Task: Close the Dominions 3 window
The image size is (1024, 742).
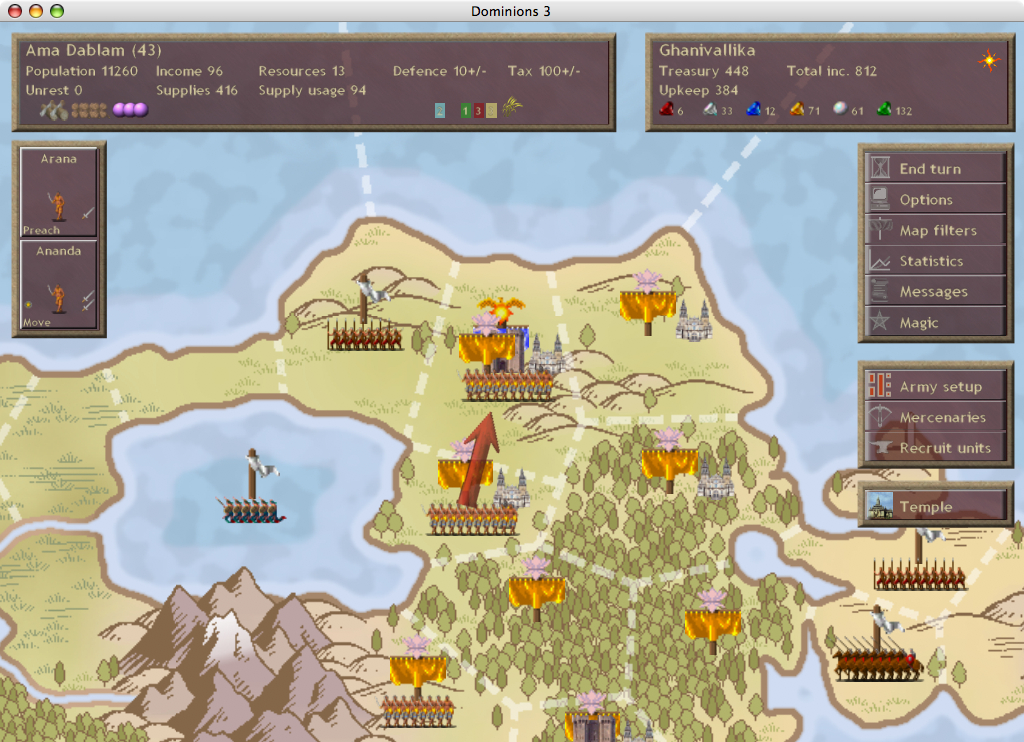Action: [16, 11]
